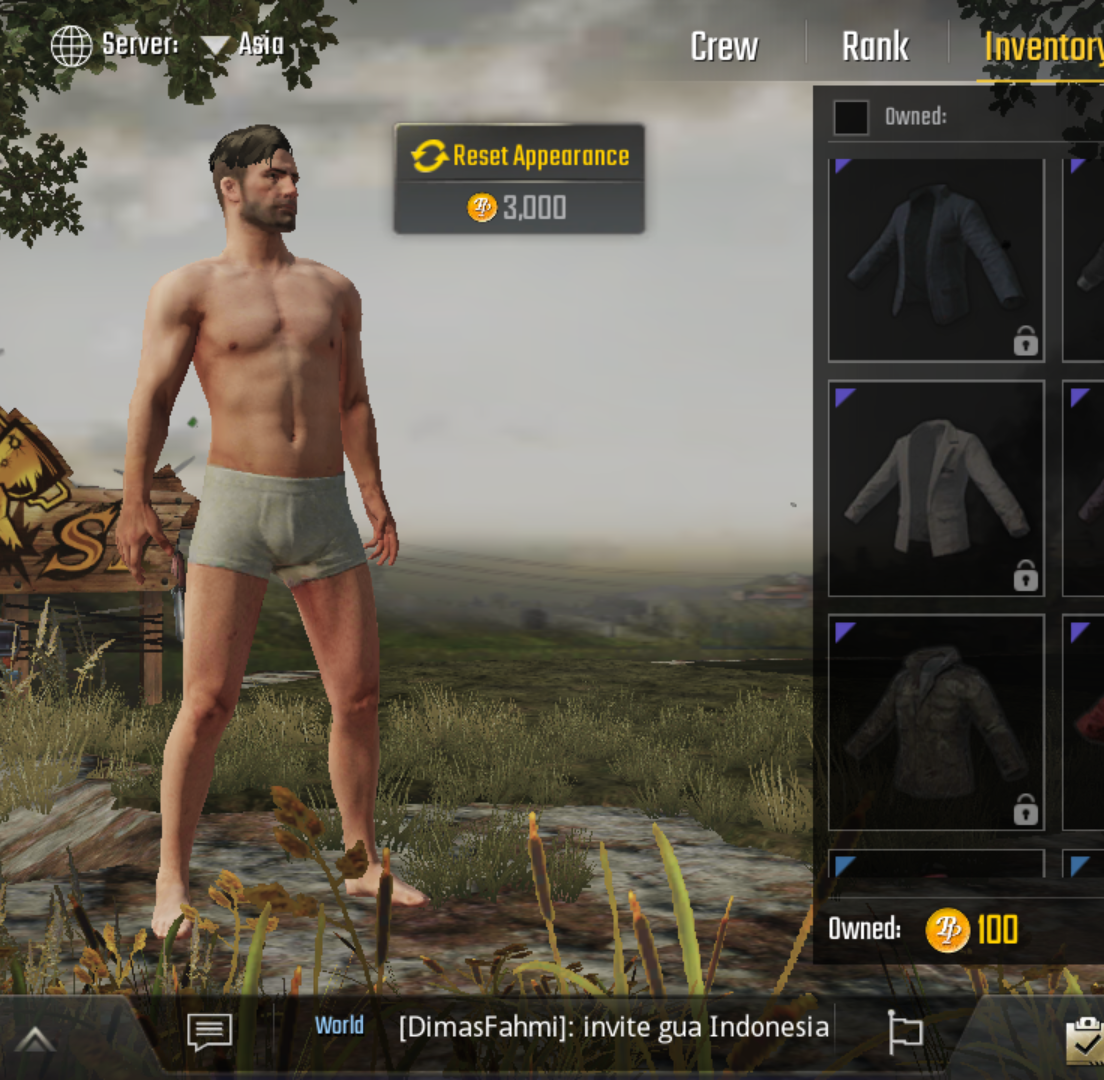
Task: Select the Inventory tab
Action: coord(1042,48)
